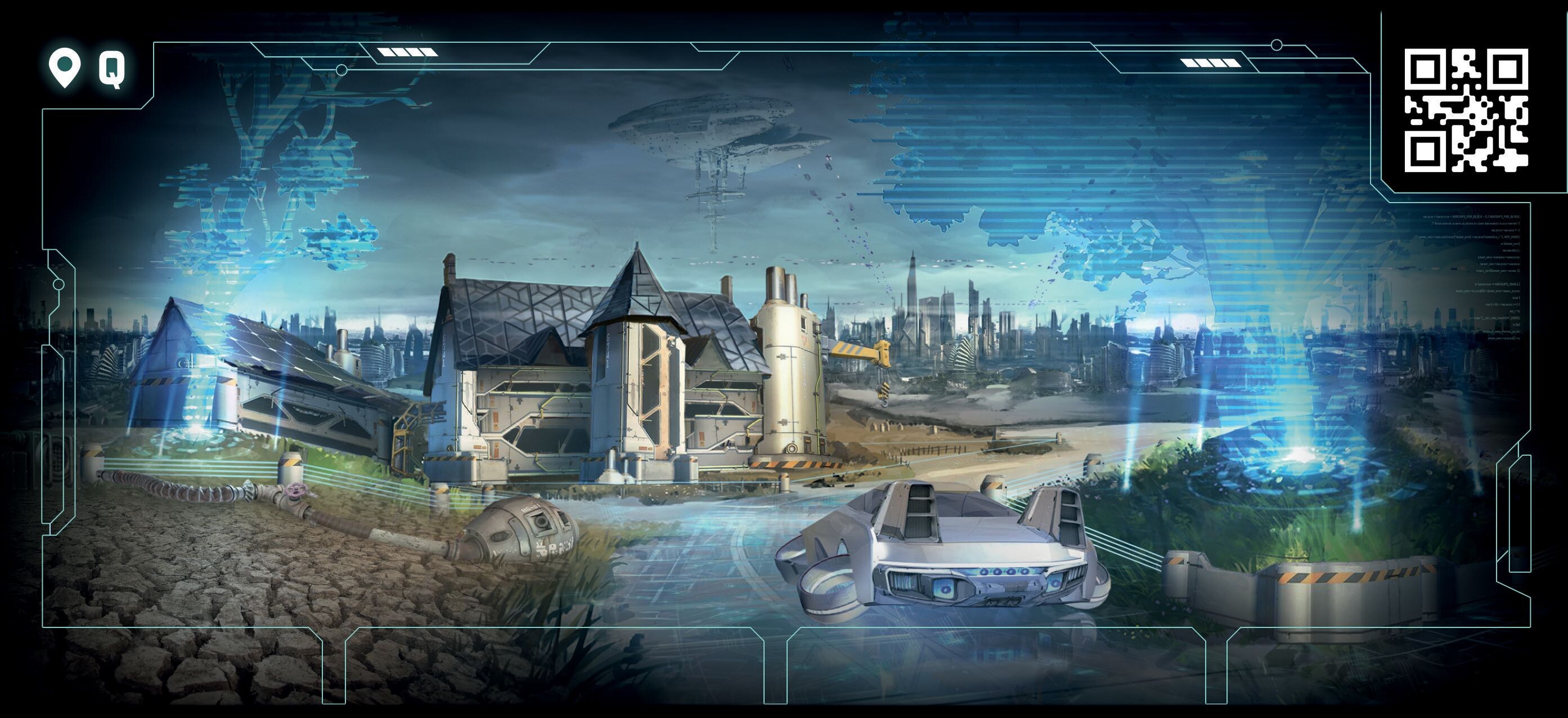
Task: Open the QR code
Action: click(1466, 110)
